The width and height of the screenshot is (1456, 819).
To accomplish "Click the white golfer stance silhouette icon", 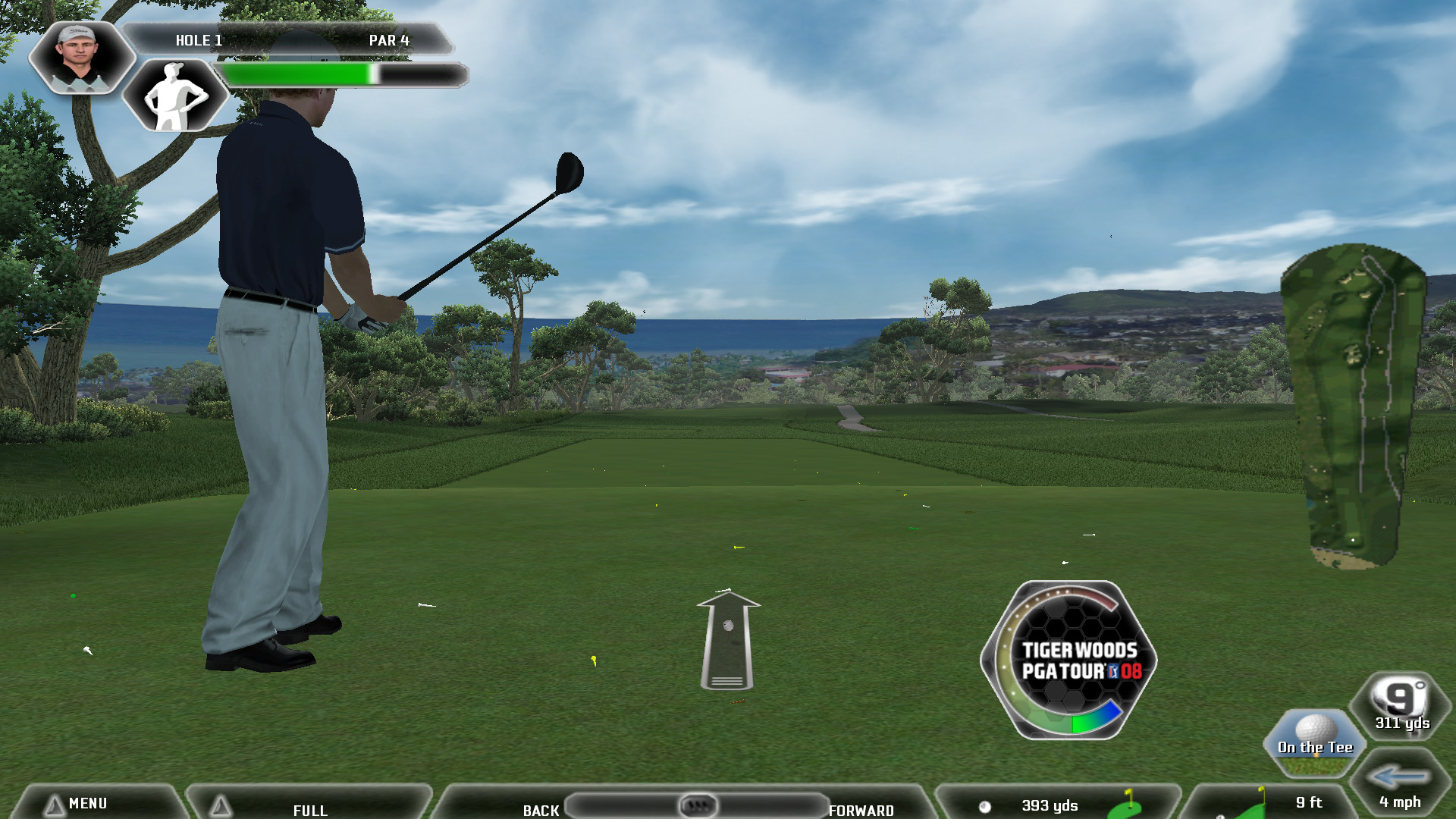I will point(175,96).
